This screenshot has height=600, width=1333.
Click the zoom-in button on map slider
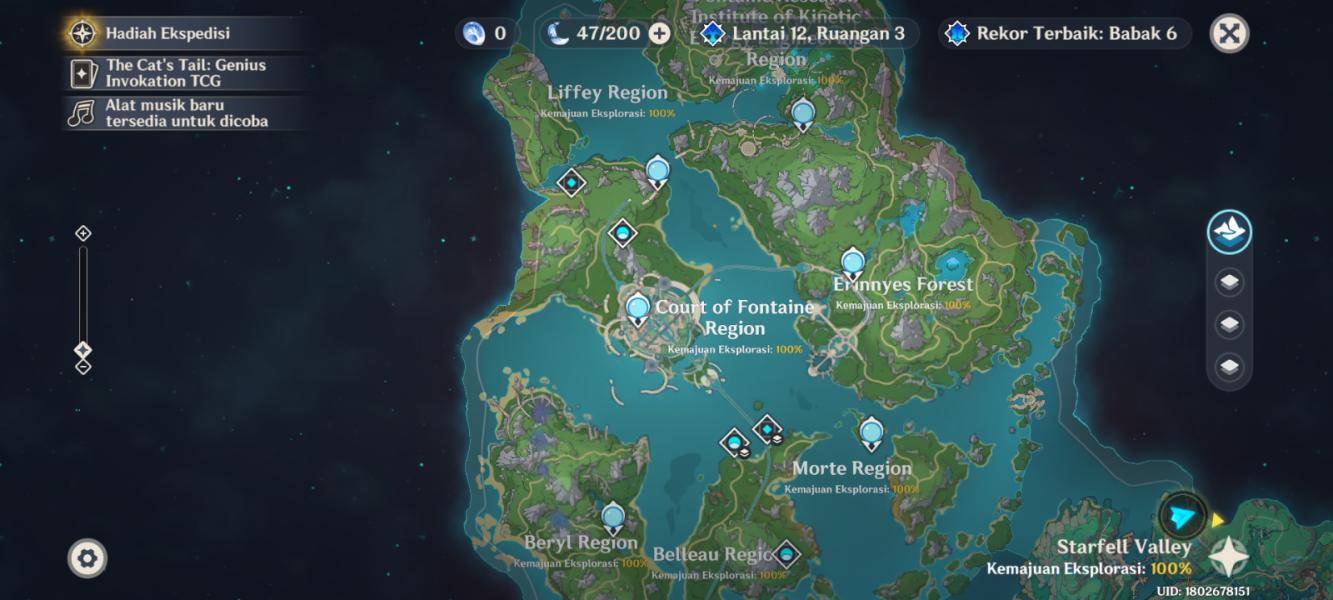tap(84, 233)
